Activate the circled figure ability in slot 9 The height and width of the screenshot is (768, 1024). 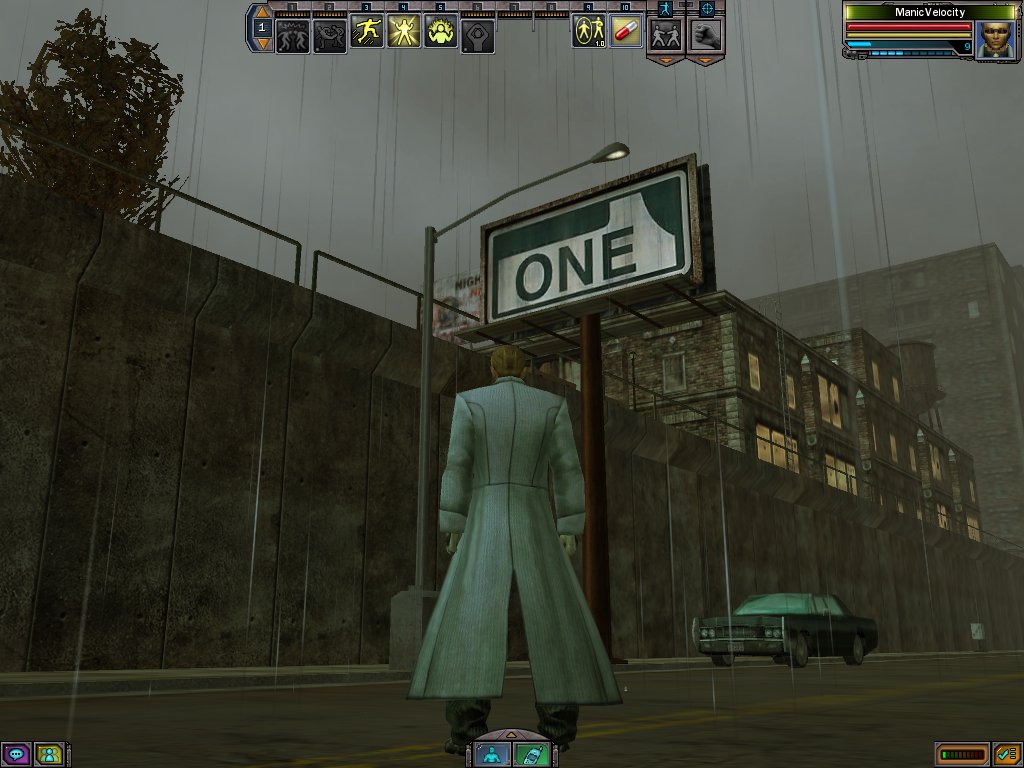pos(588,32)
